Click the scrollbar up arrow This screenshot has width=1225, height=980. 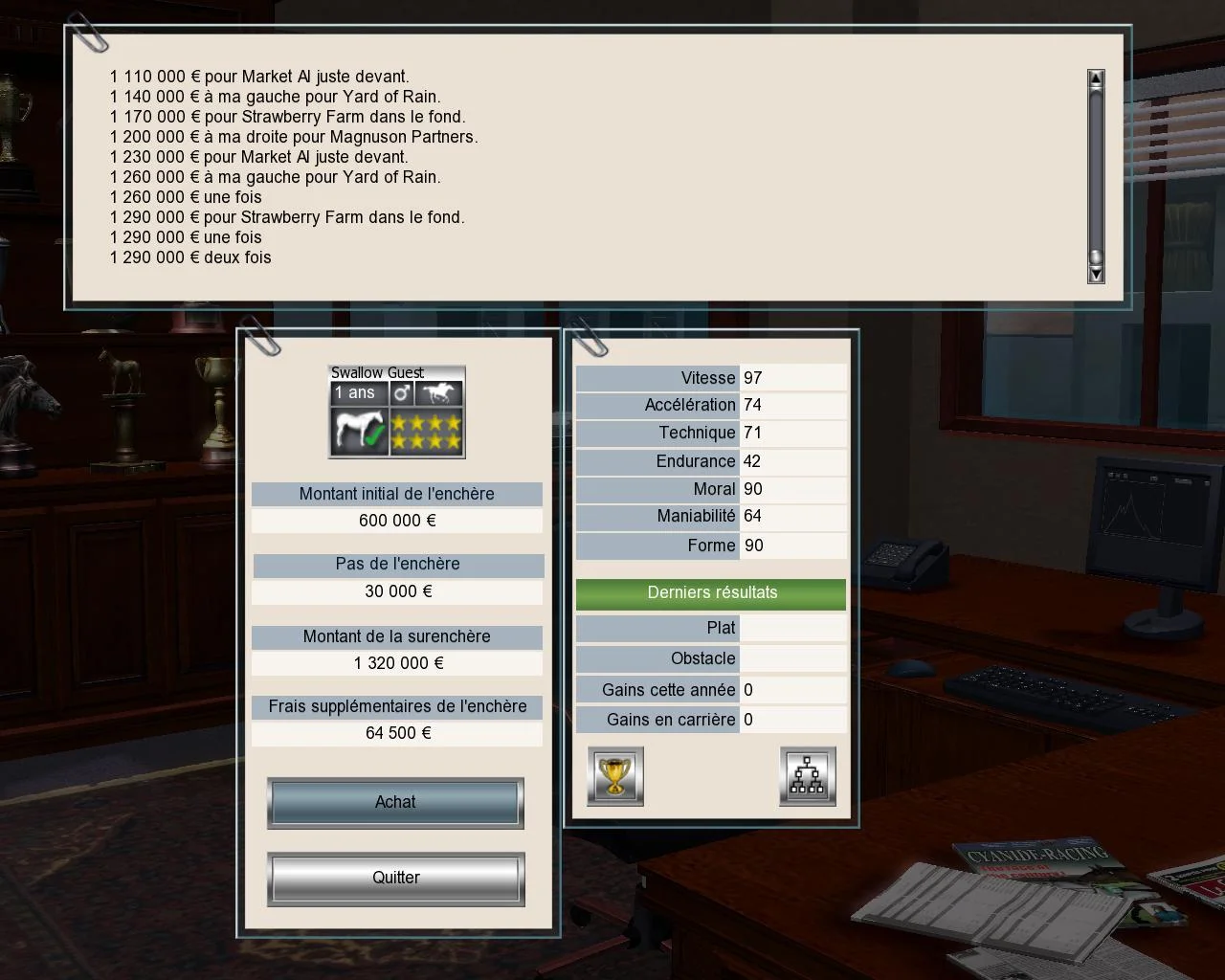tap(1095, 77)
